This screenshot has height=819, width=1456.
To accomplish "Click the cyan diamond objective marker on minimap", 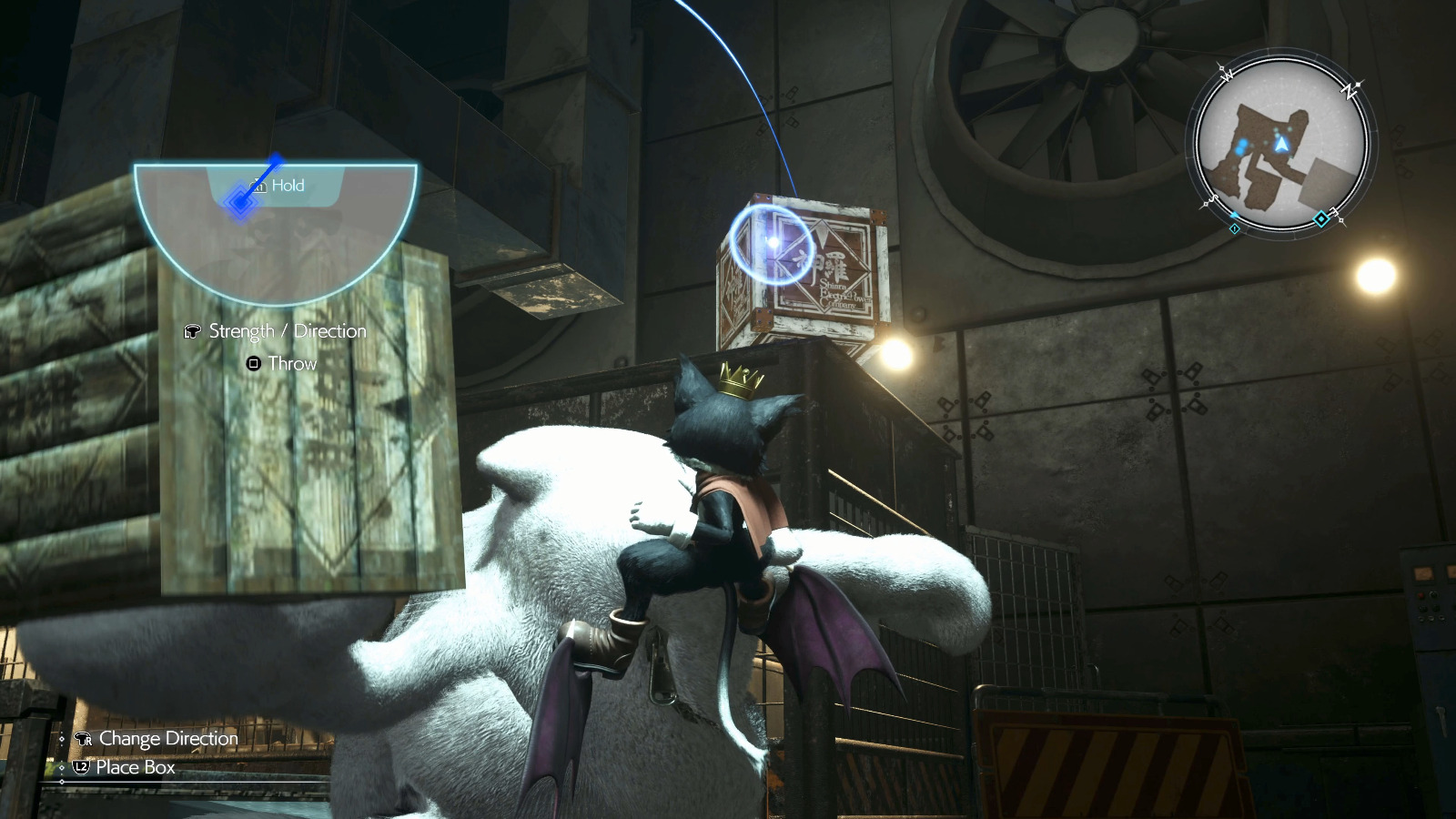I will click(x=1321, y=218).
